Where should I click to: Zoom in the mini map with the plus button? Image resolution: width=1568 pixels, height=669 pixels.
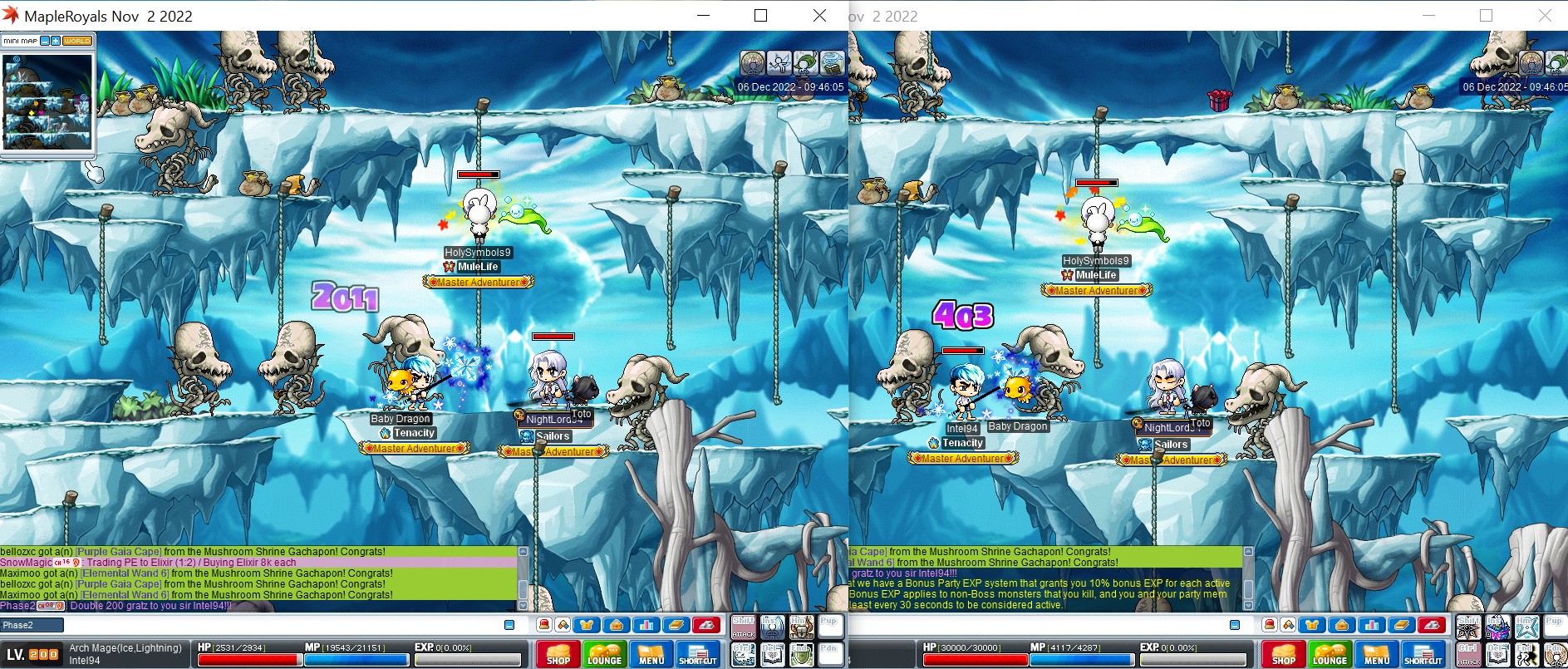(55, 40)
